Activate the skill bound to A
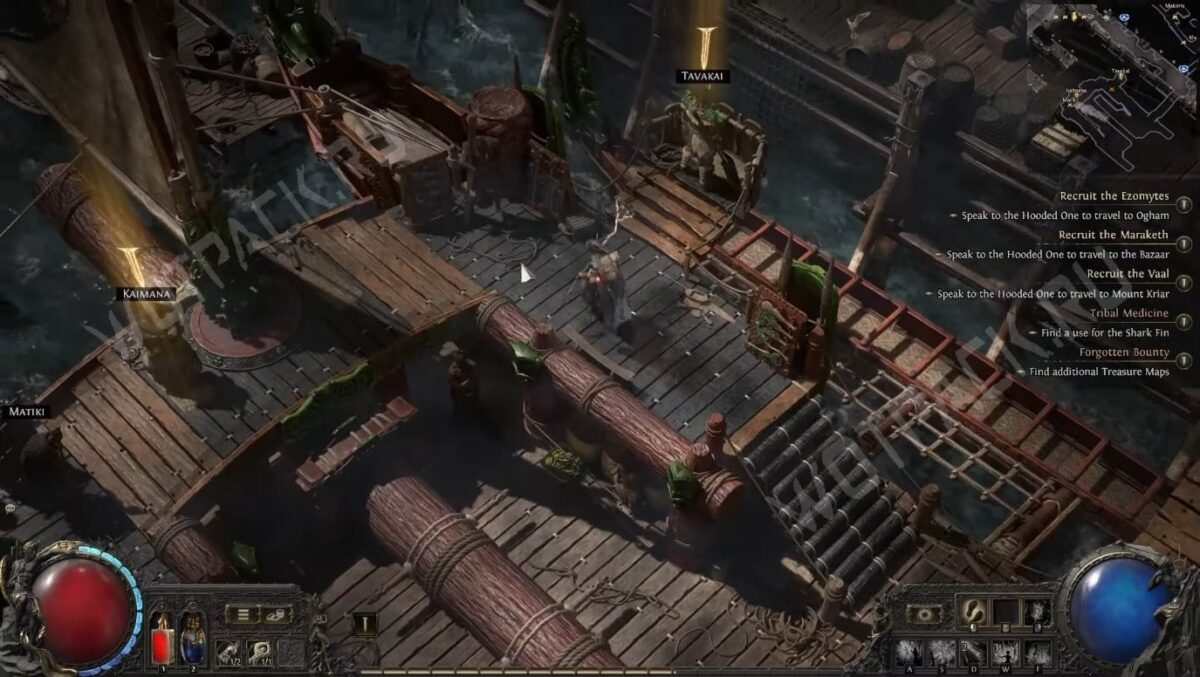The image size is (1200, 677). pyautogui.click(x=909, y=652)
